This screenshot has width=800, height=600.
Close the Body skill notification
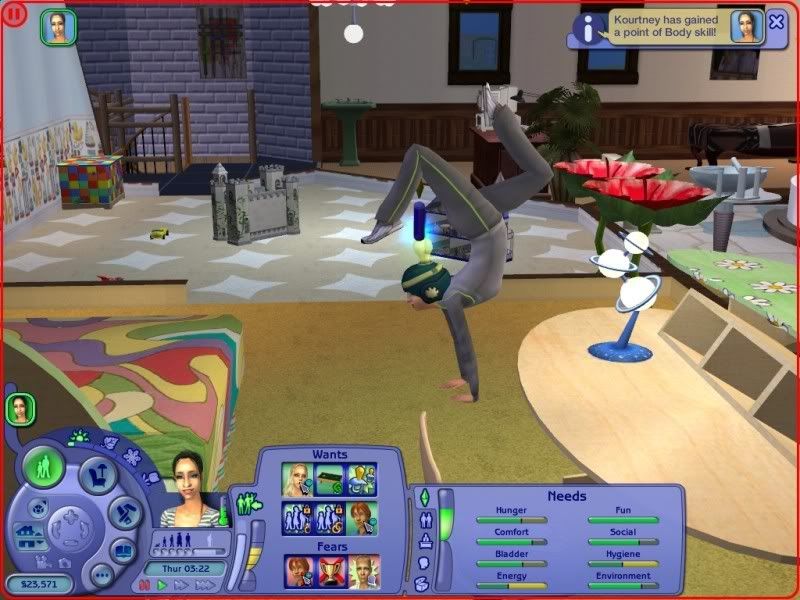pyautogui.click(x=777, y=22)
